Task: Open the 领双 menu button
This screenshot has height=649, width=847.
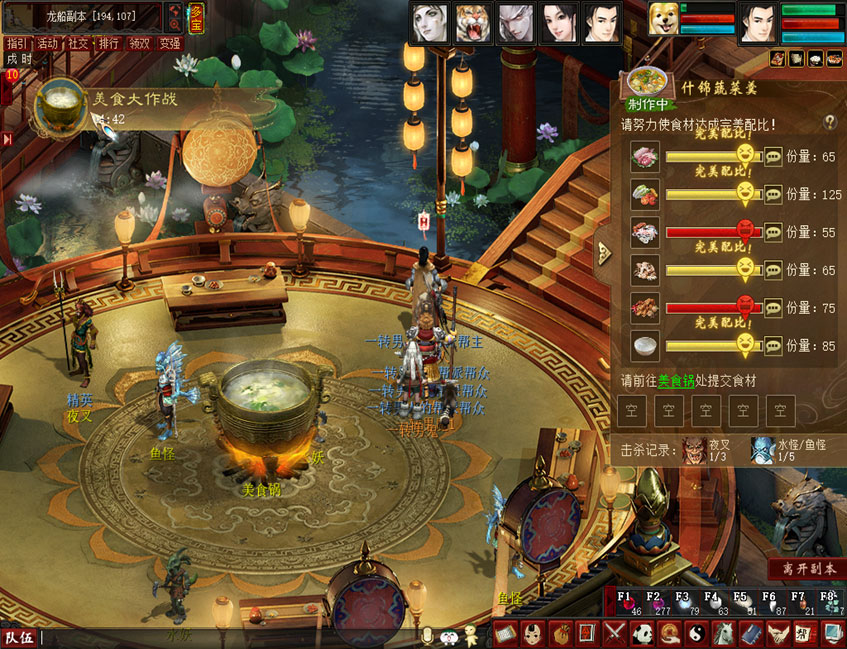Action: pyautogui.click(x=140, y=43)
